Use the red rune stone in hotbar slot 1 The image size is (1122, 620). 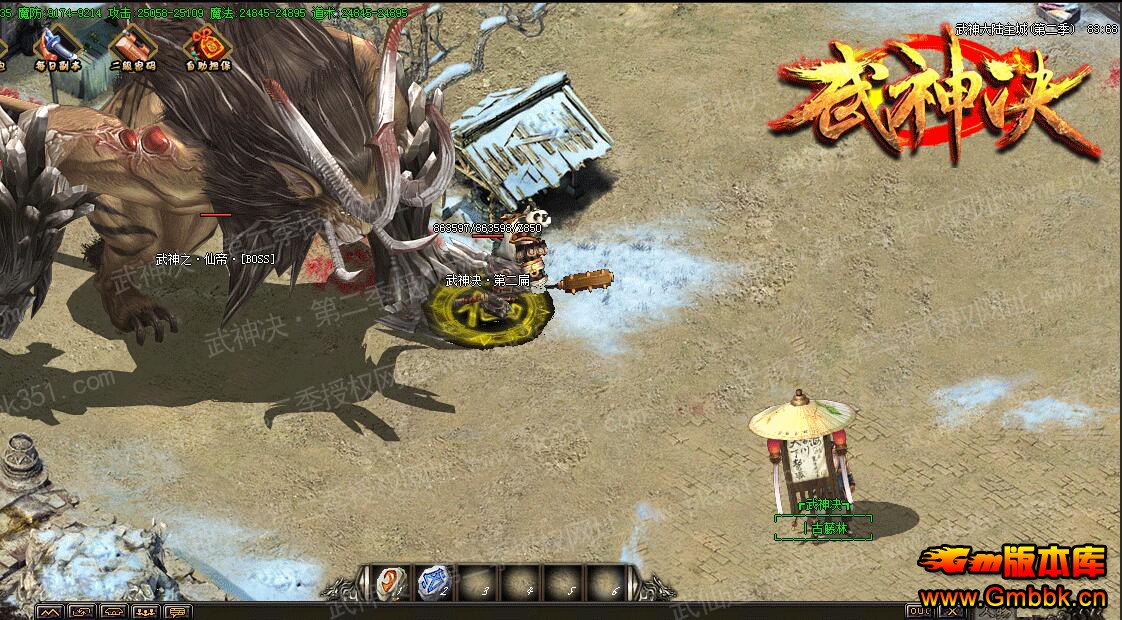388,581
